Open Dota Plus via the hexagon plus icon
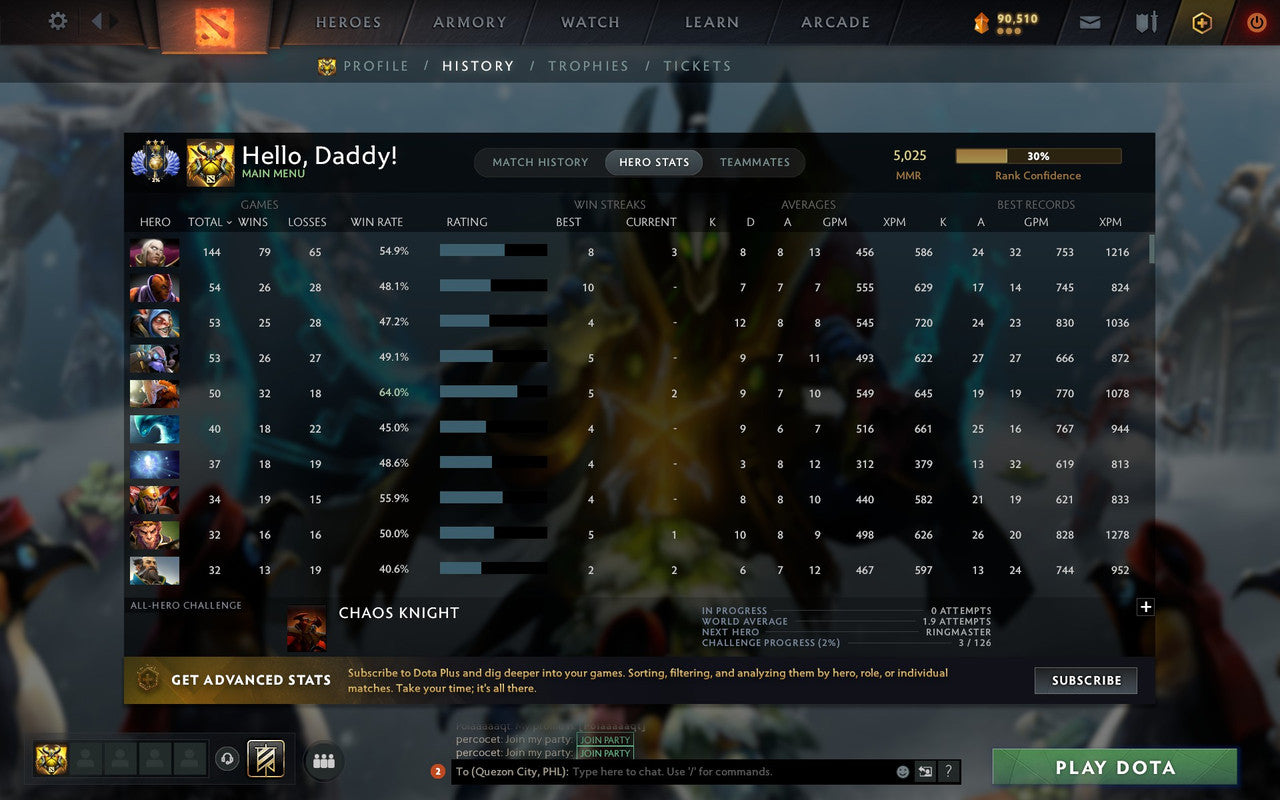Image resolution: width=1280 pixels, height=800 pixels. tap(1201, 21)
